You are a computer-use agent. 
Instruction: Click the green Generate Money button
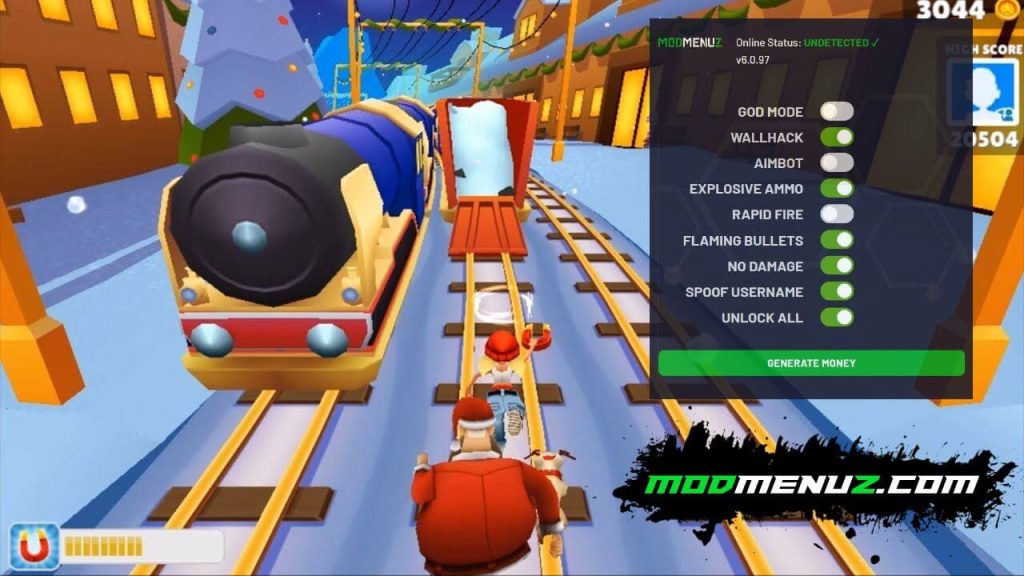point(811,363)
